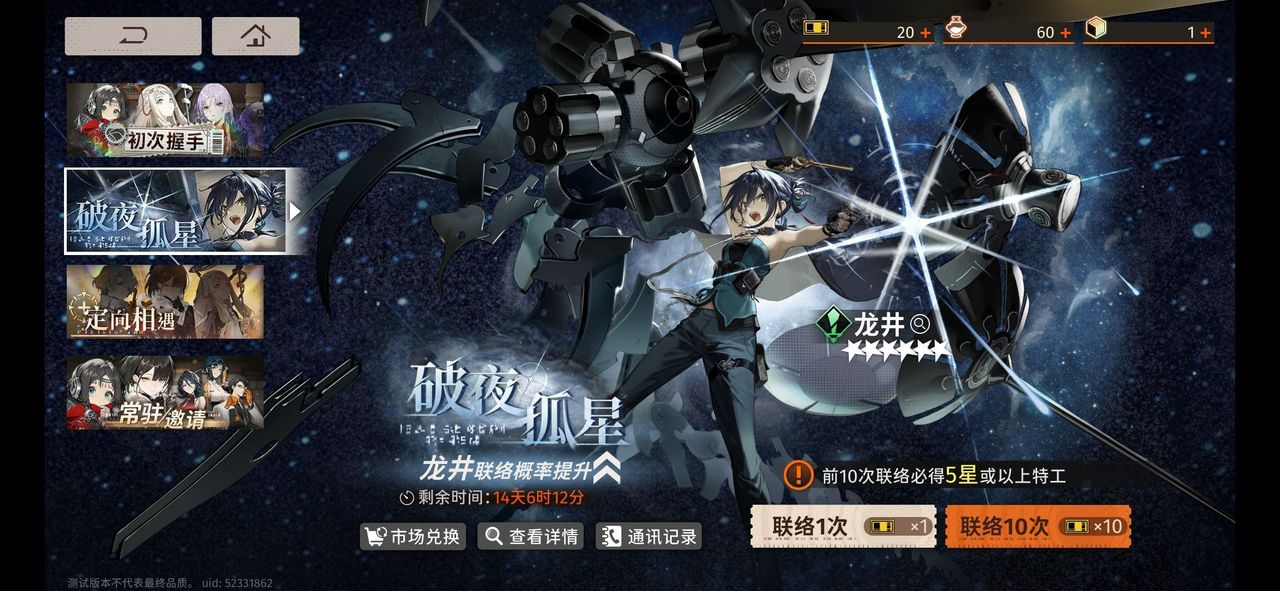Add more jar currency showing 60
The image size is (1280, 591).
click(x=1065, y=33)
